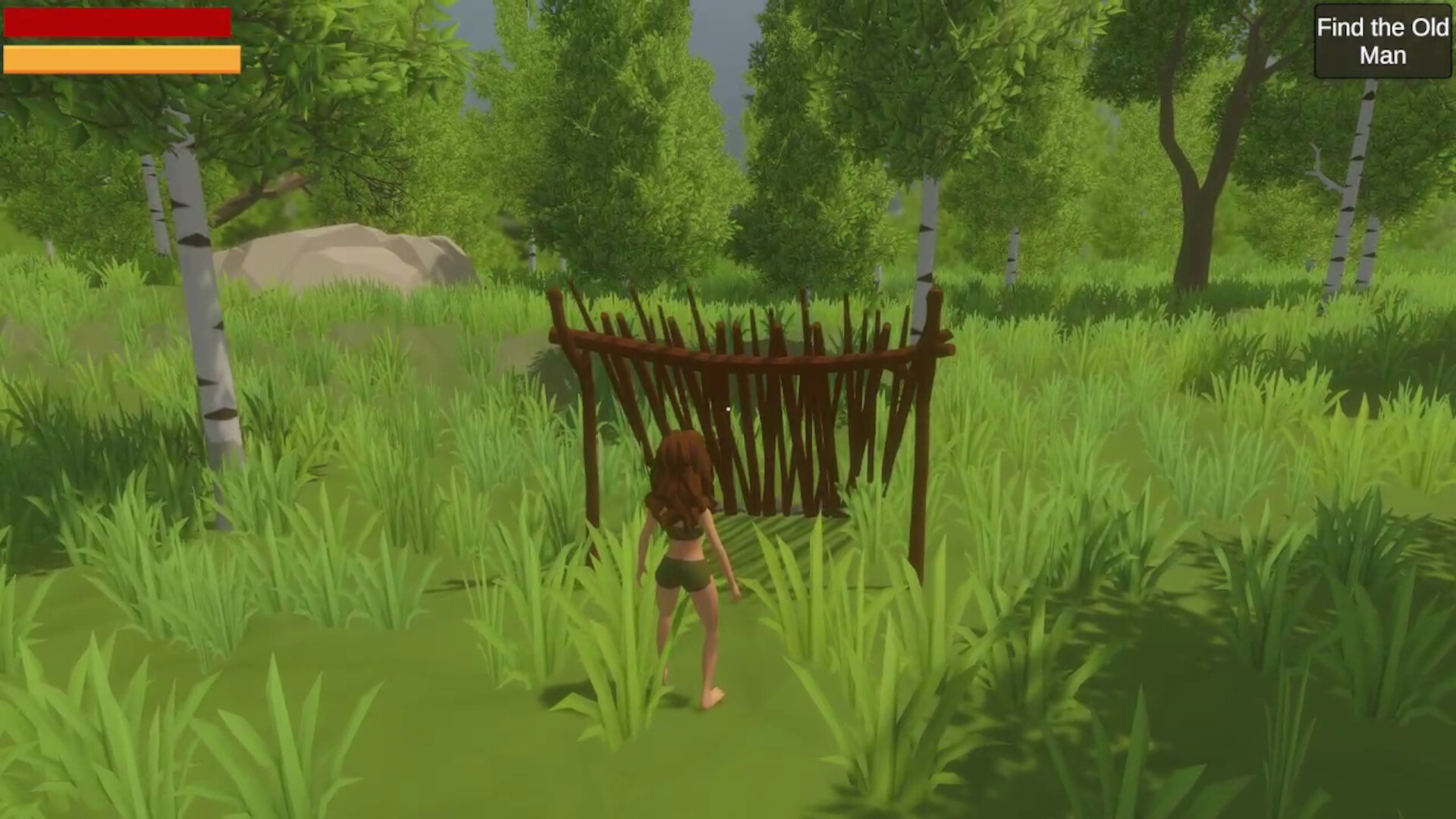The height and width of the screenshot is (819, 1456).
Task: Click the red health bar
Action: [x=118, y=23]
